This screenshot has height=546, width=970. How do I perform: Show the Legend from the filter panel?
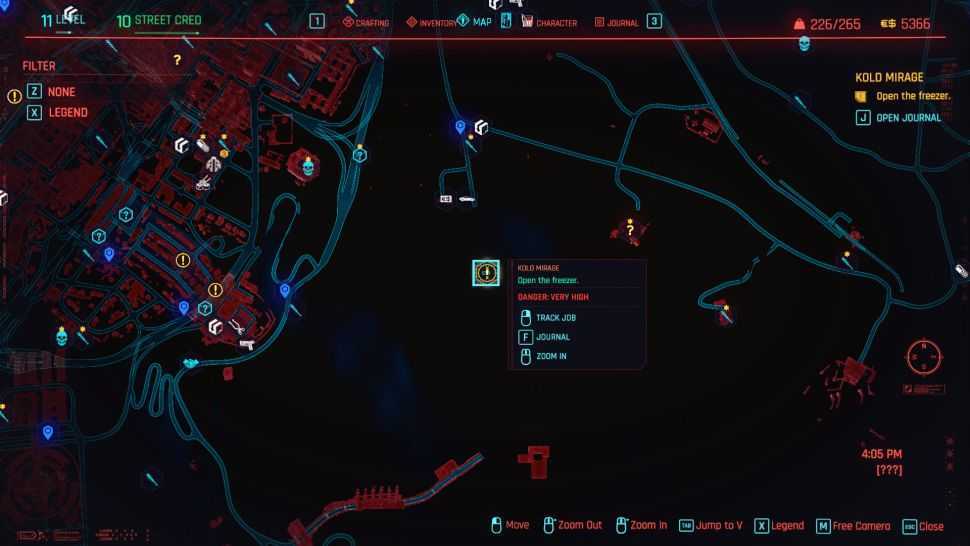(66, 113)
